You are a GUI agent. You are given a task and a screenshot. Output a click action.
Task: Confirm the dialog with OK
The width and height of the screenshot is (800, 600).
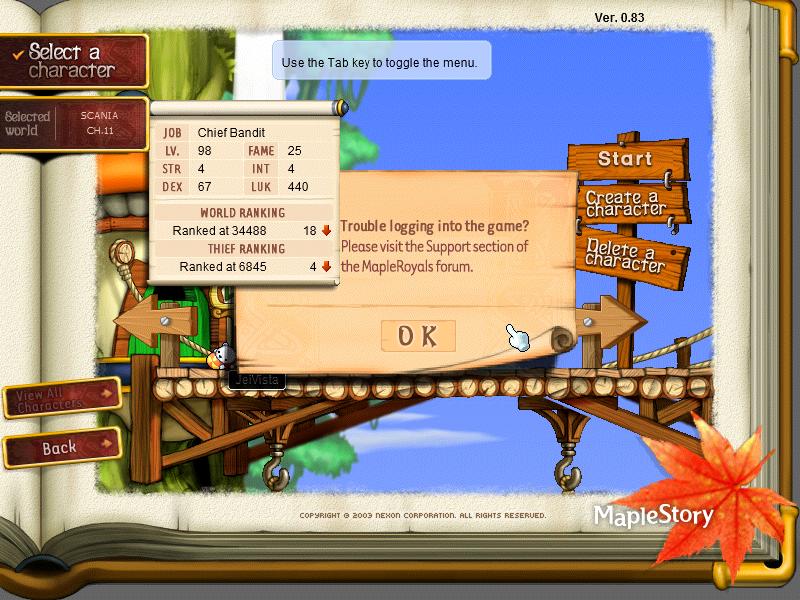coord(418,337)
